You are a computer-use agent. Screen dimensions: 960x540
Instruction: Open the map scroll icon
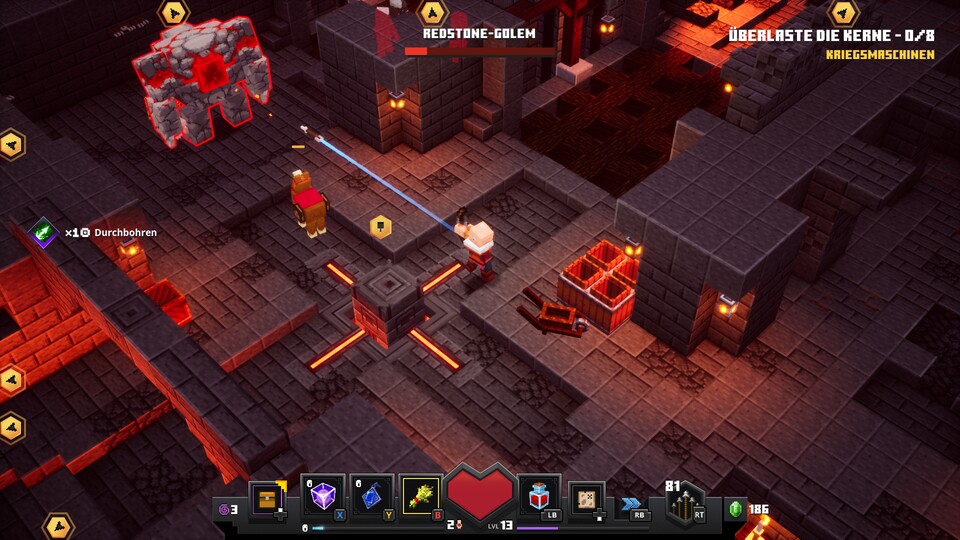[x=586, y=497]
